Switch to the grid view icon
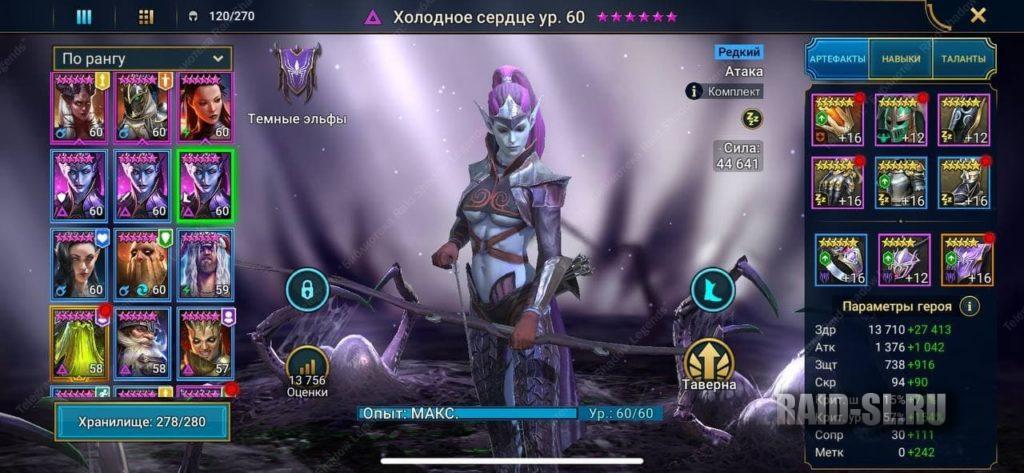Screen dimensions: 1024x473 [146, 16]
